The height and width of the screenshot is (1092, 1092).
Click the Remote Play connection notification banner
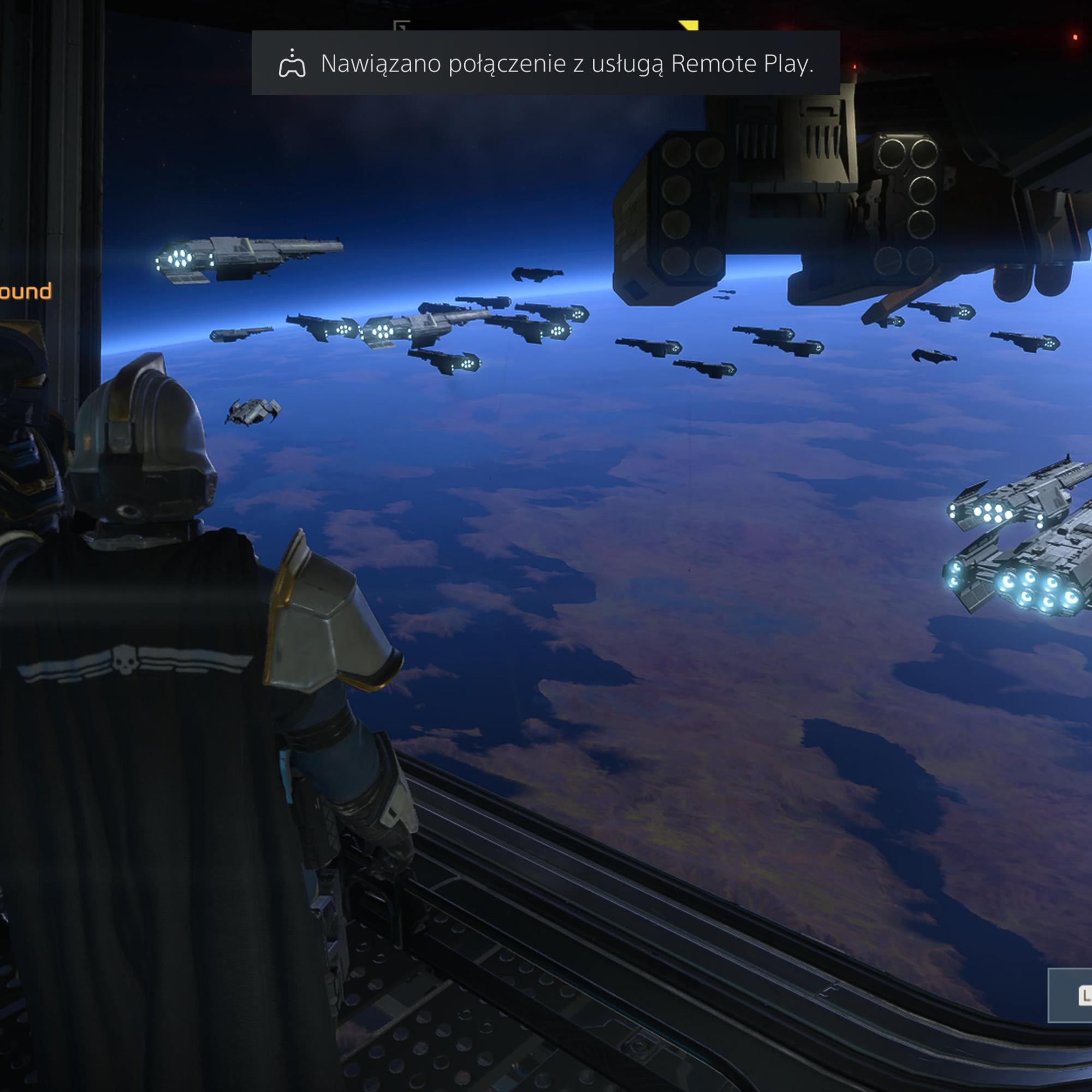(x=545, y=63)
